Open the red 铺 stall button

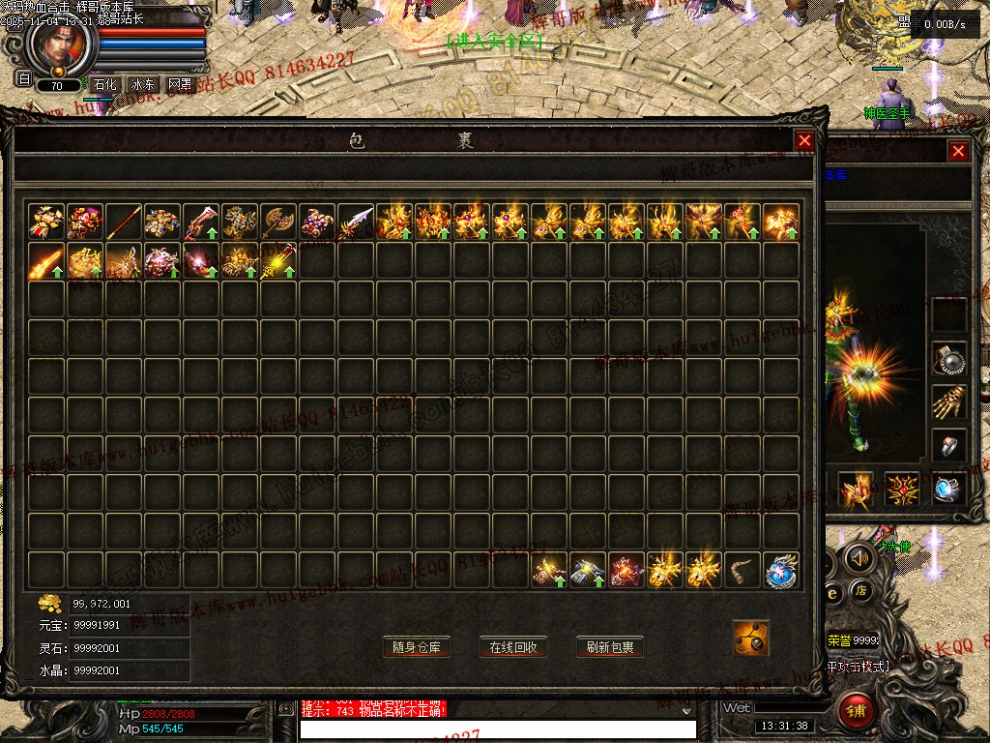pos(856,712)
